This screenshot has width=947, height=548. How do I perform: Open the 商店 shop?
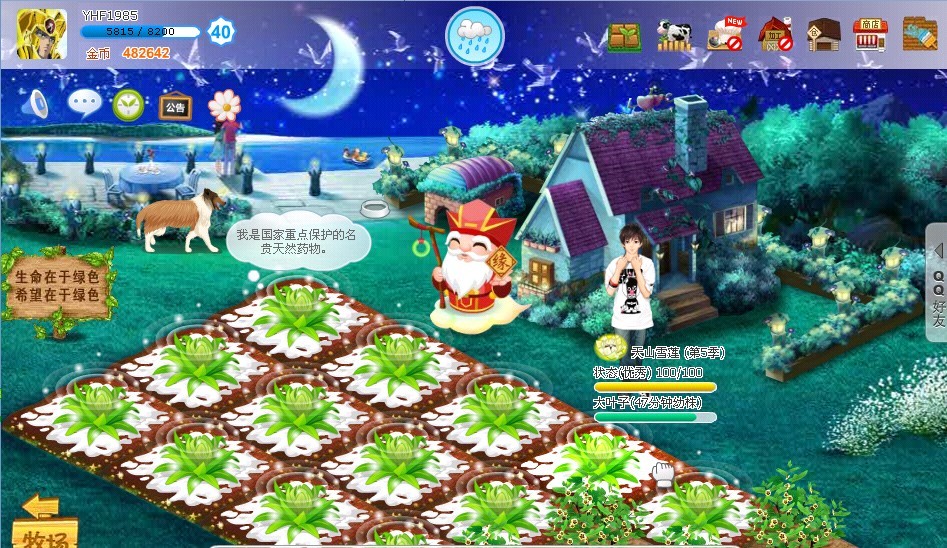point(870,35)
